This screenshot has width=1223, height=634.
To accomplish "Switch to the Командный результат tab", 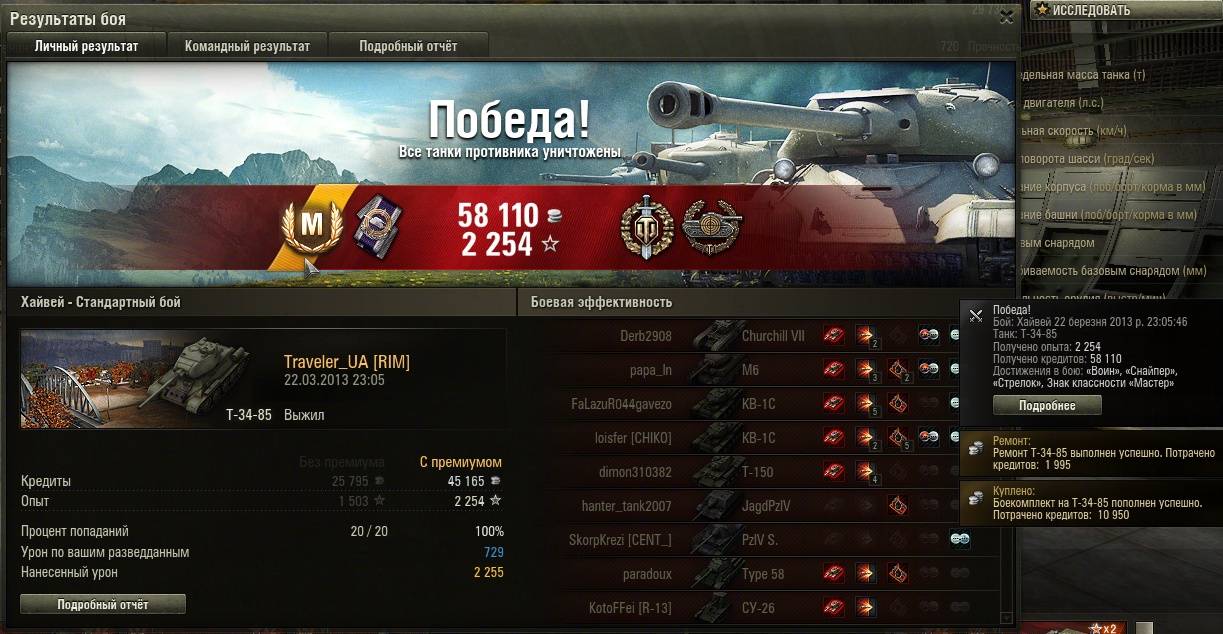I will pyautogui.click(x=247, y=46).
